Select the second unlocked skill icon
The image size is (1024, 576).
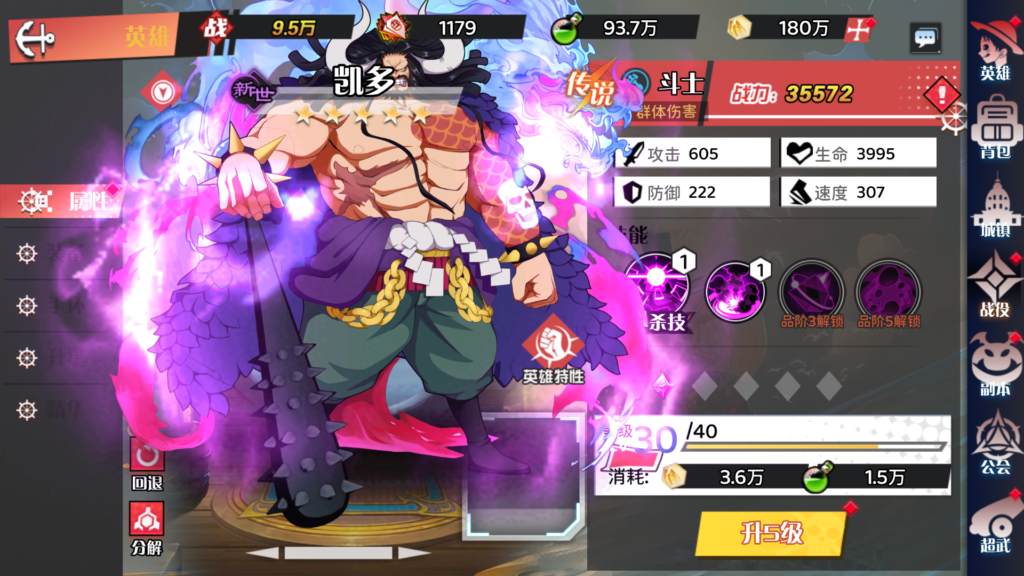pos(735,290)
